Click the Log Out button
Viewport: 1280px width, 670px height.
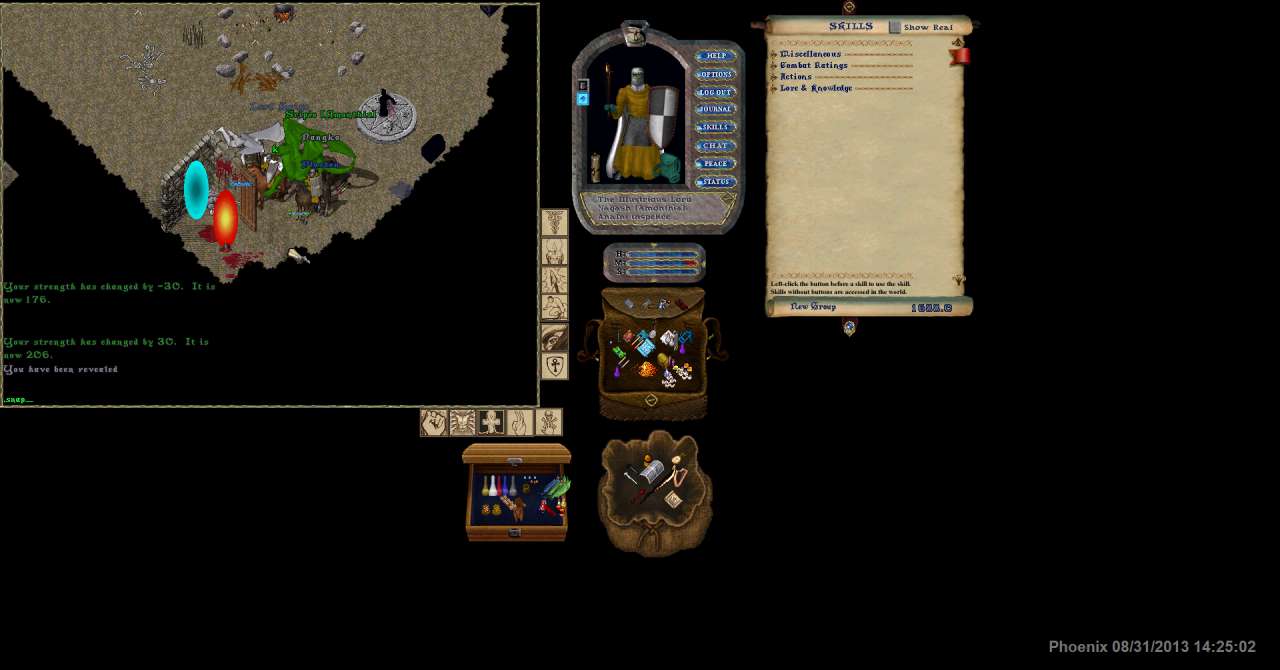pos(716,92)
